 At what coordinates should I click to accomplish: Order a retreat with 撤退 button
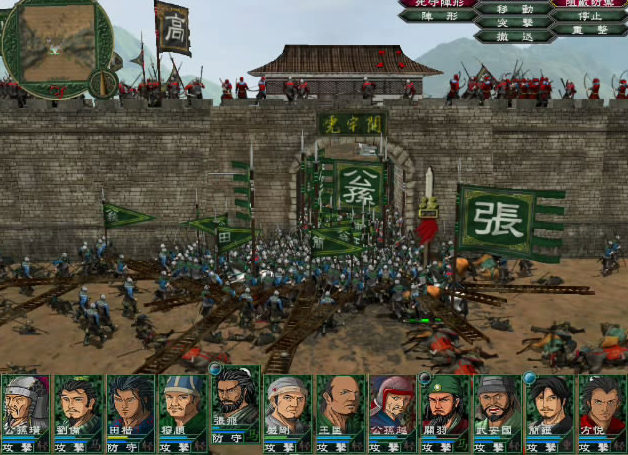514,36
